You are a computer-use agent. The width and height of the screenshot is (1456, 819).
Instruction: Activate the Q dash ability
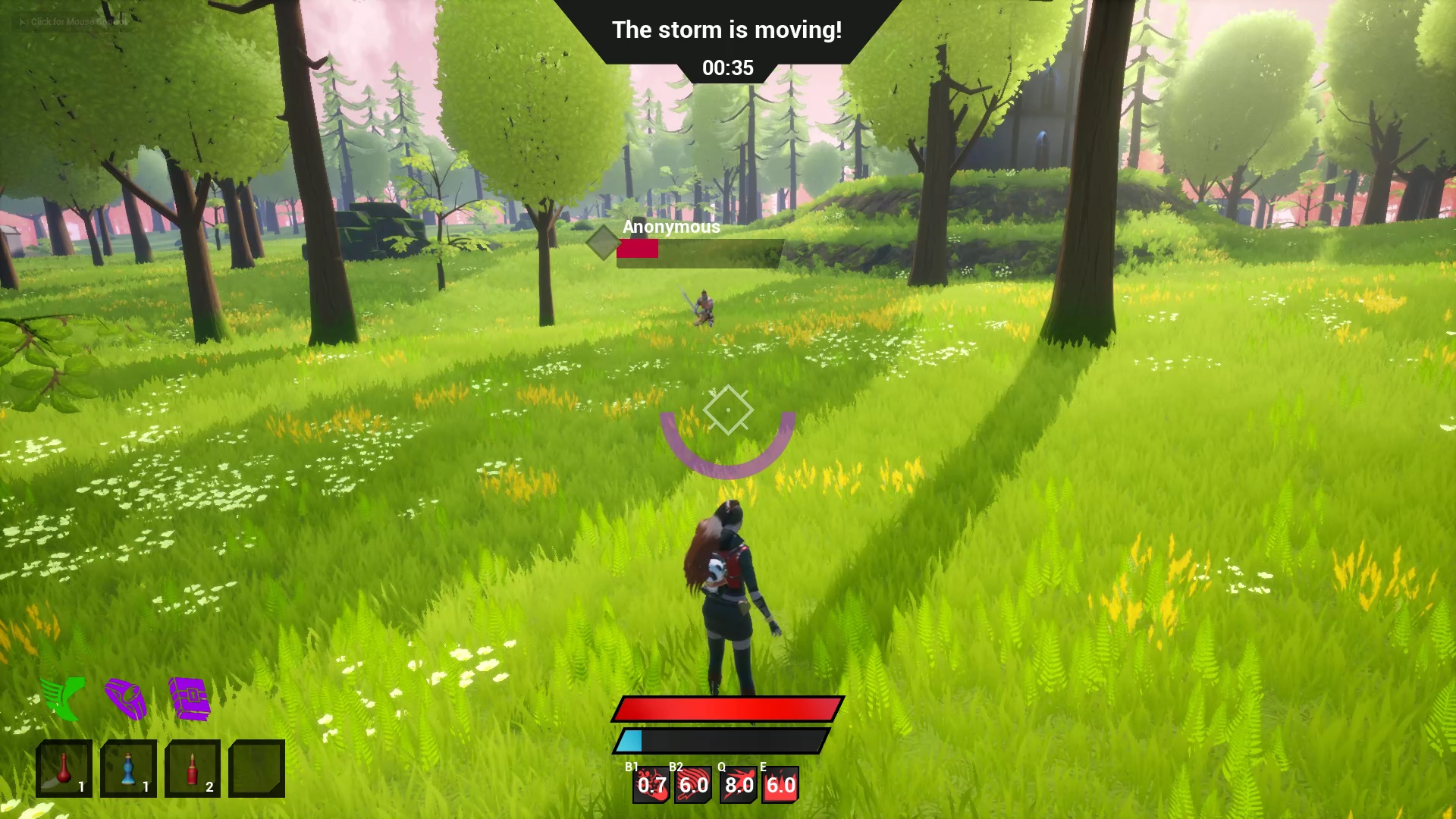coord(738,785)
